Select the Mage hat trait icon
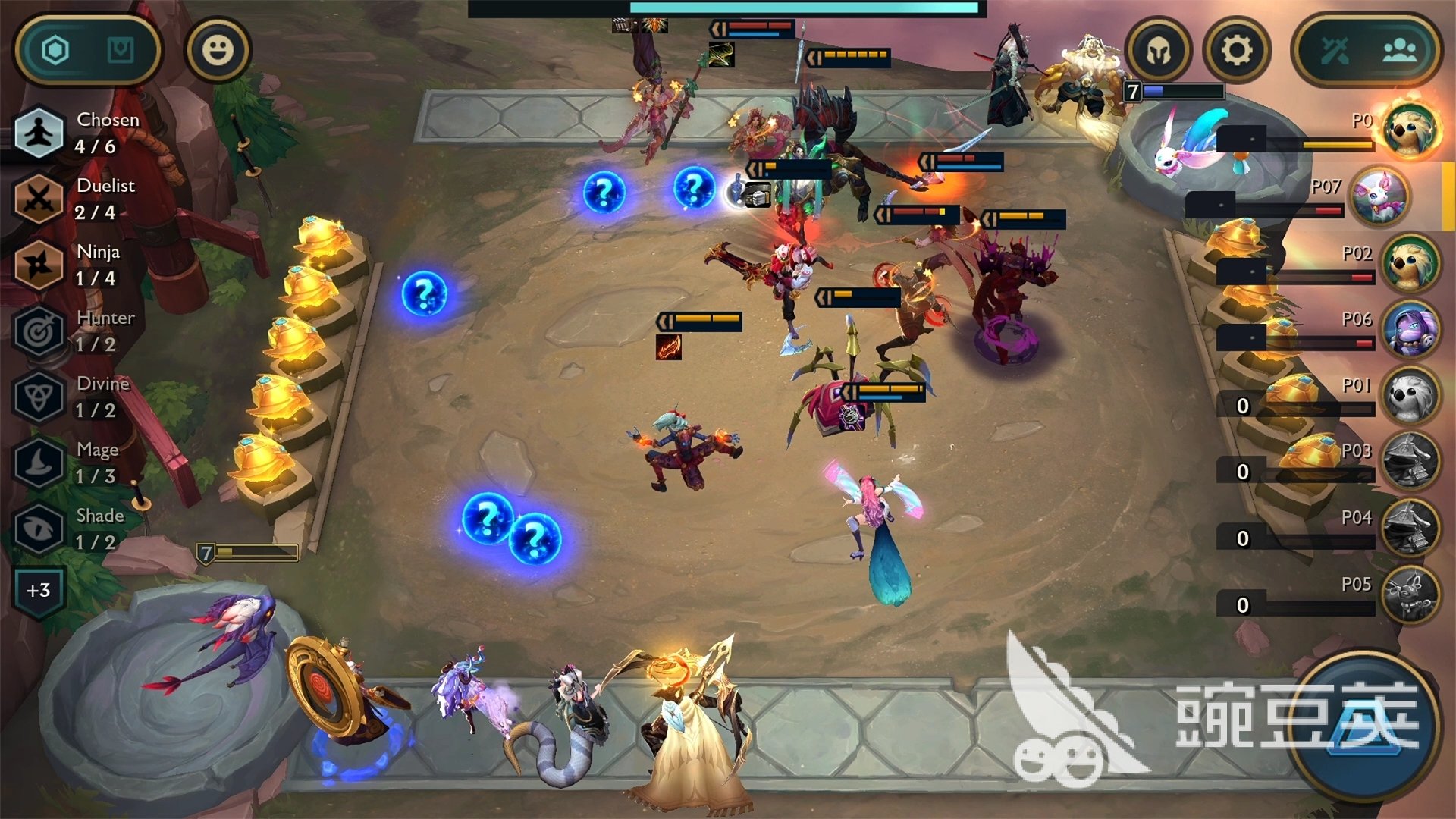Viewport: 1456px width, 819px height. (x=38, y=461)
